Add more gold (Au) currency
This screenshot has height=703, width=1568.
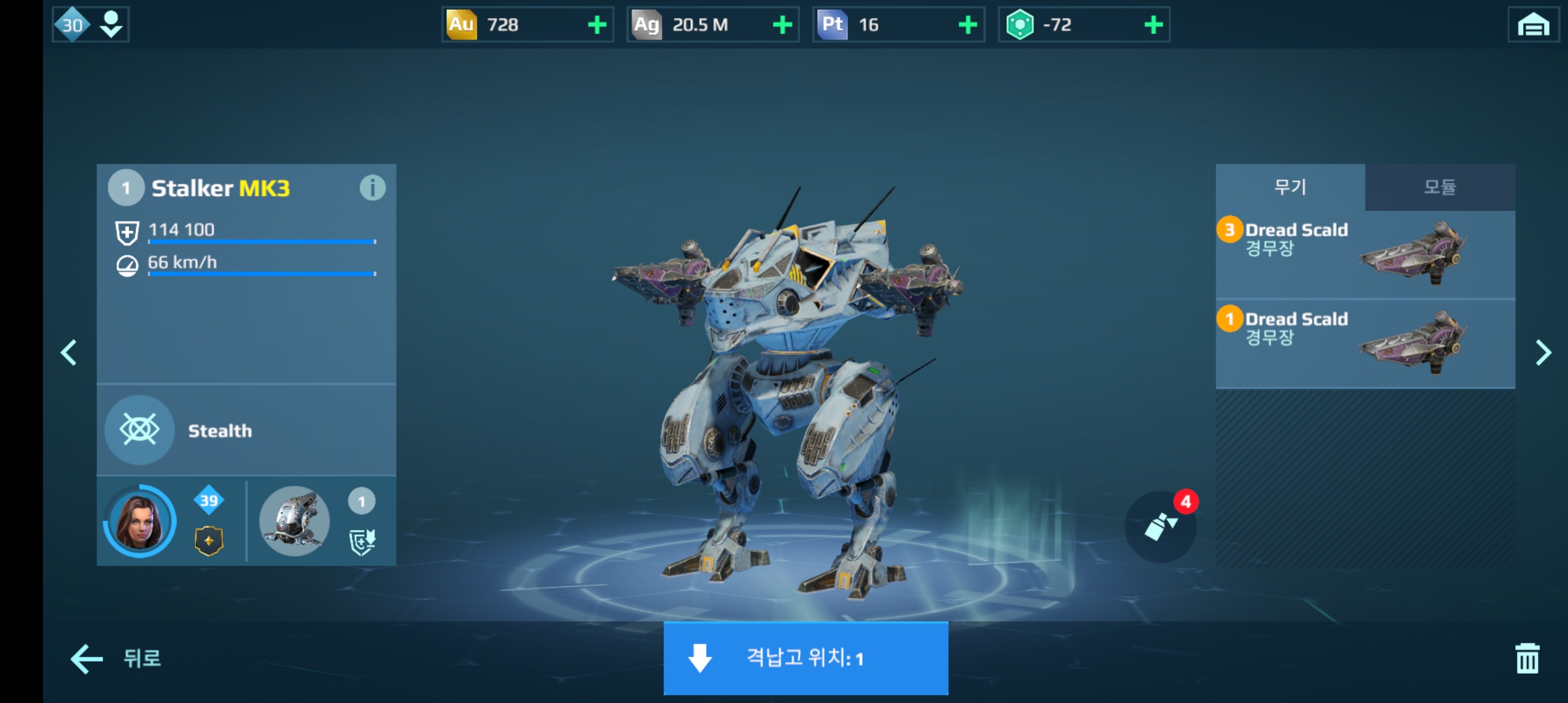596,25
